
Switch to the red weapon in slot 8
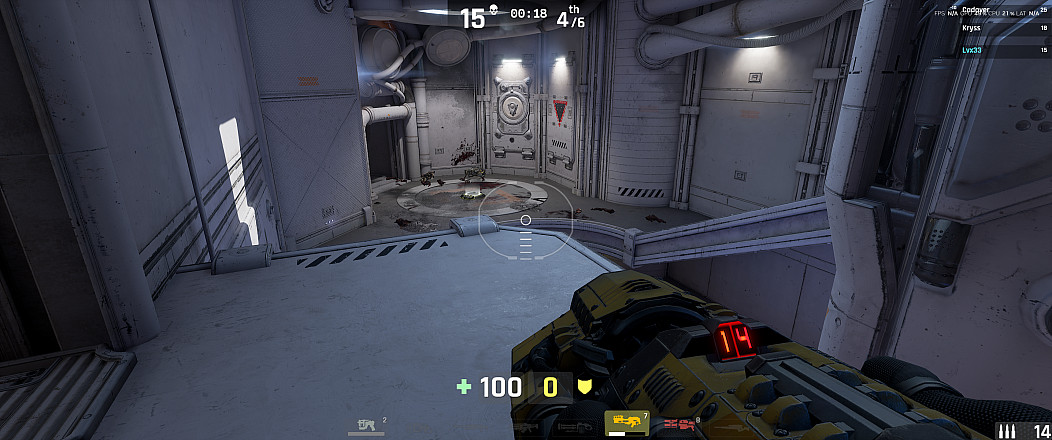[680, 424]
